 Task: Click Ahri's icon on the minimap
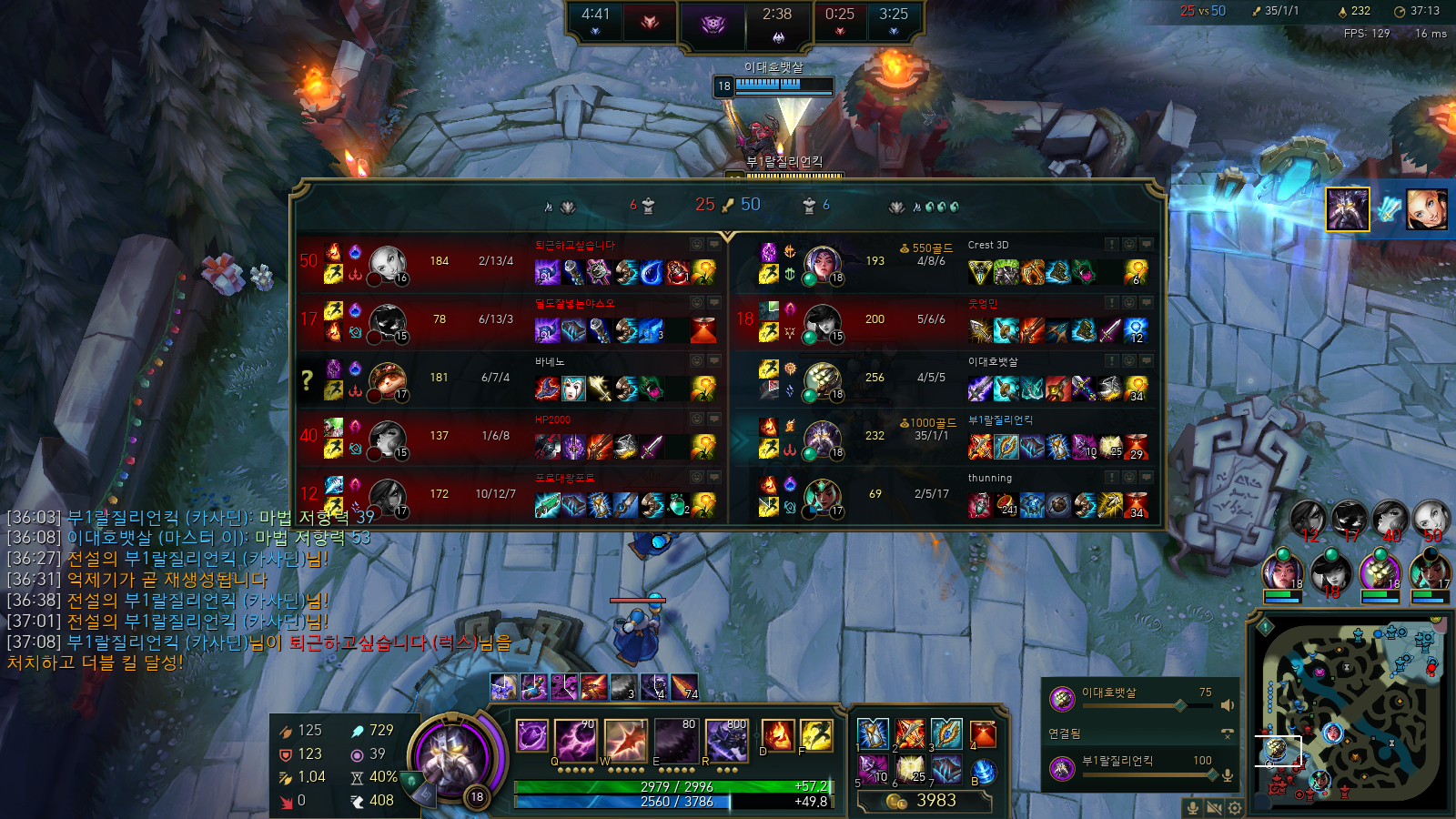1333,733
